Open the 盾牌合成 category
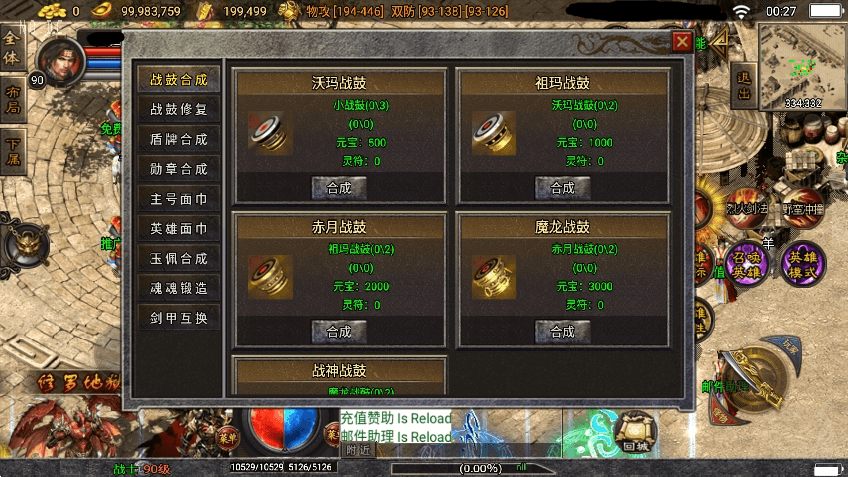The image size is (848, 477). [x=178, y=139]
